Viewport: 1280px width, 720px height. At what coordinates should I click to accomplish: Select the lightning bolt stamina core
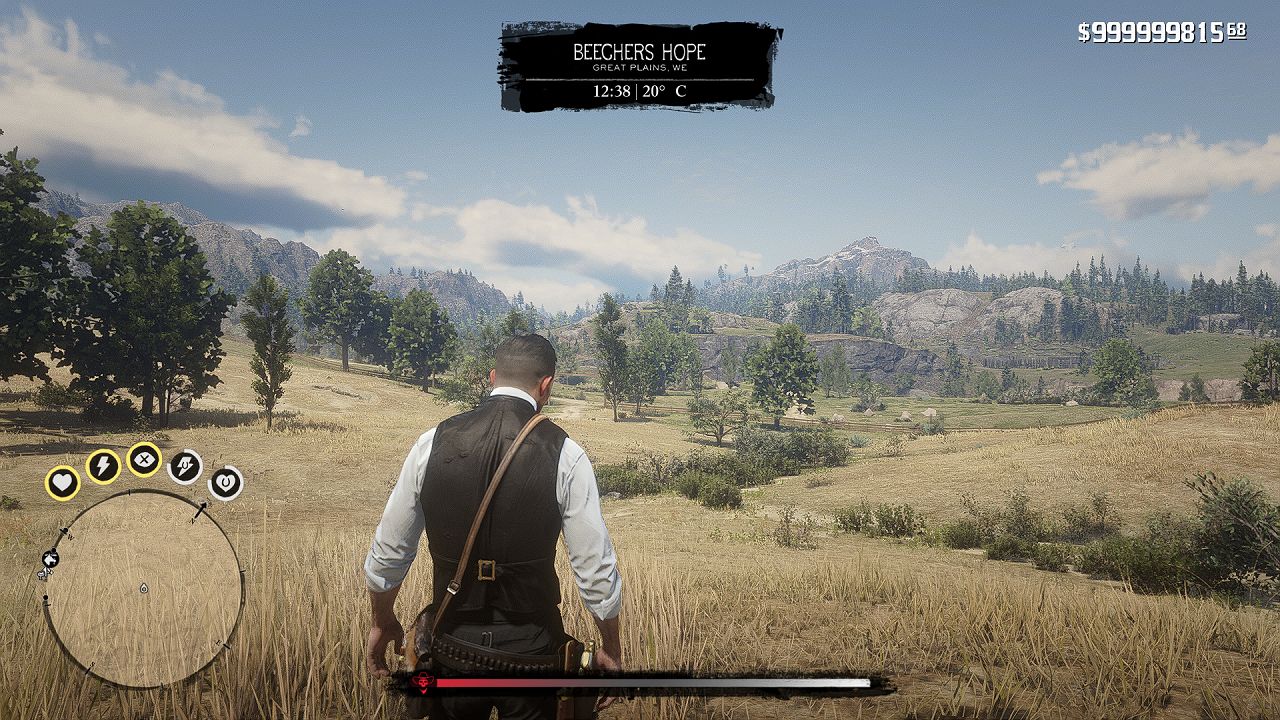103,465
